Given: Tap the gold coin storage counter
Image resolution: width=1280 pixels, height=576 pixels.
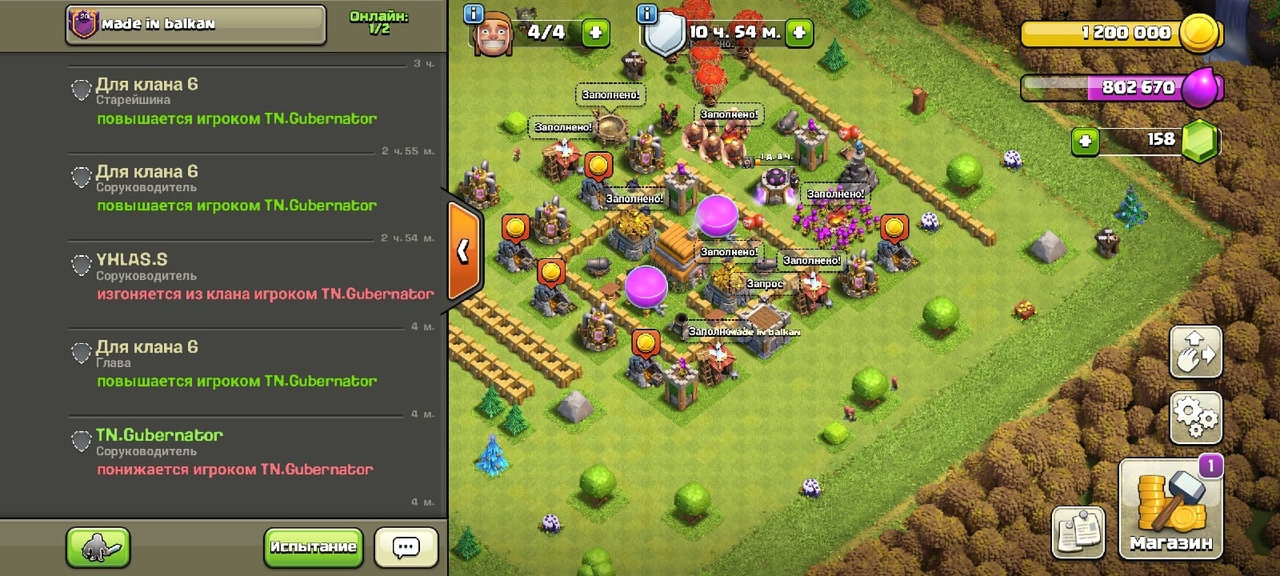Looking at the screenshot, I should 1120,34.
